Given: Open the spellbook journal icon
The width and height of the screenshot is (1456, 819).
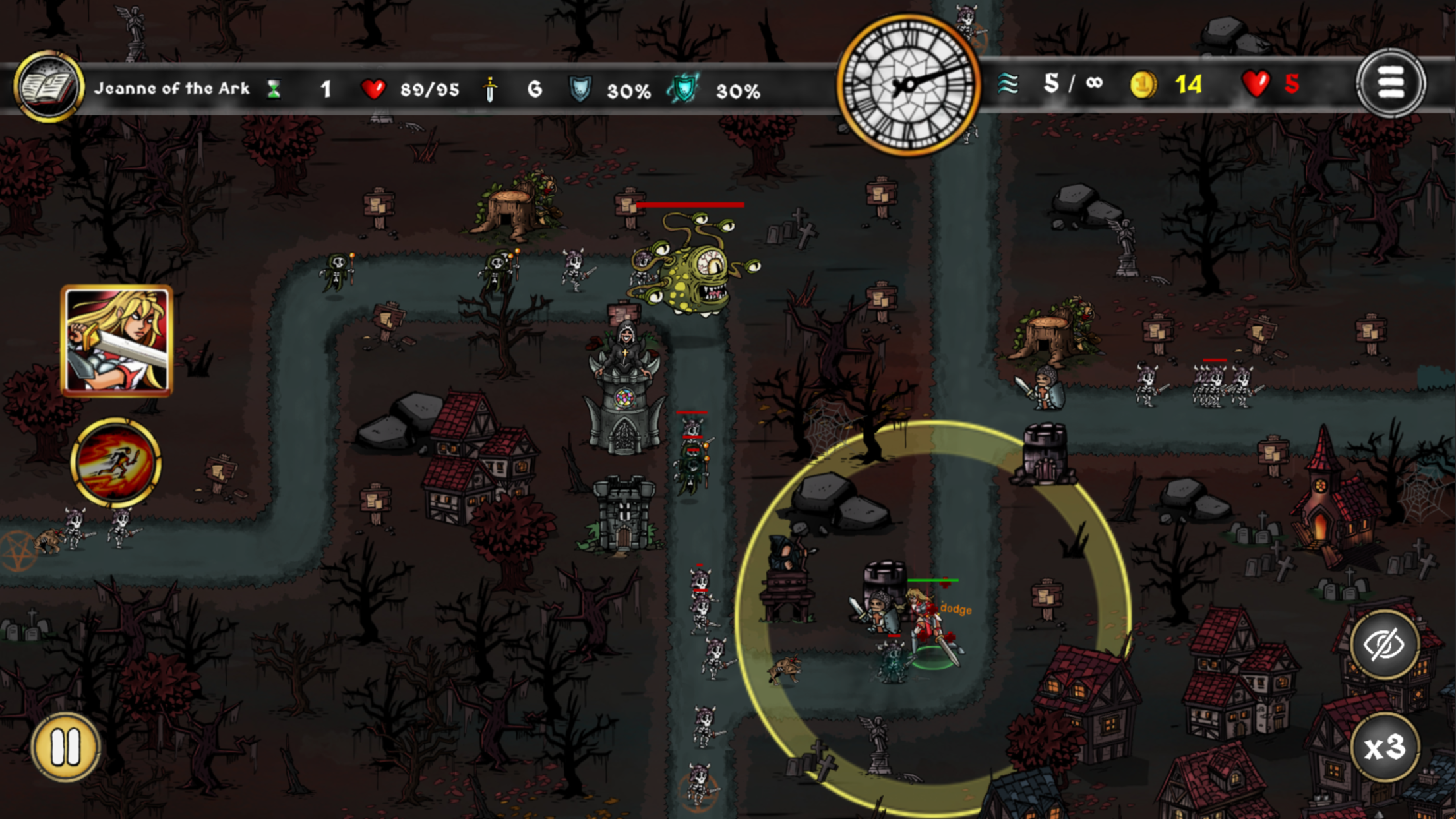Looking at the screenshot, I should [x=49, y=86].
